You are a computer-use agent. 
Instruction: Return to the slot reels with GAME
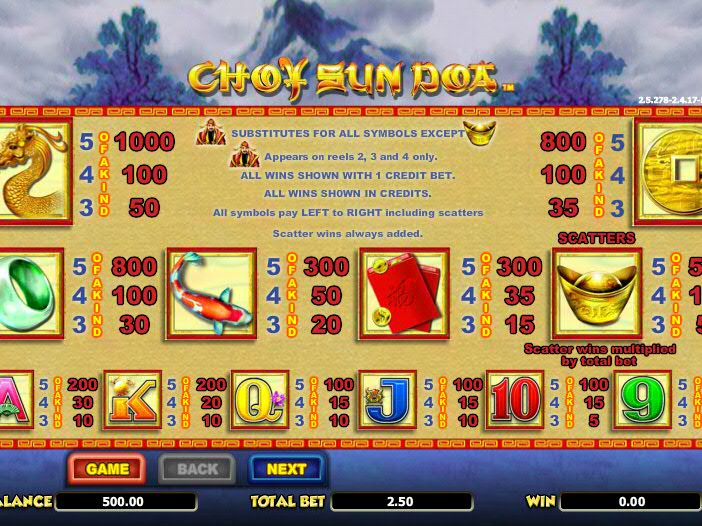[x=106, y=468]
